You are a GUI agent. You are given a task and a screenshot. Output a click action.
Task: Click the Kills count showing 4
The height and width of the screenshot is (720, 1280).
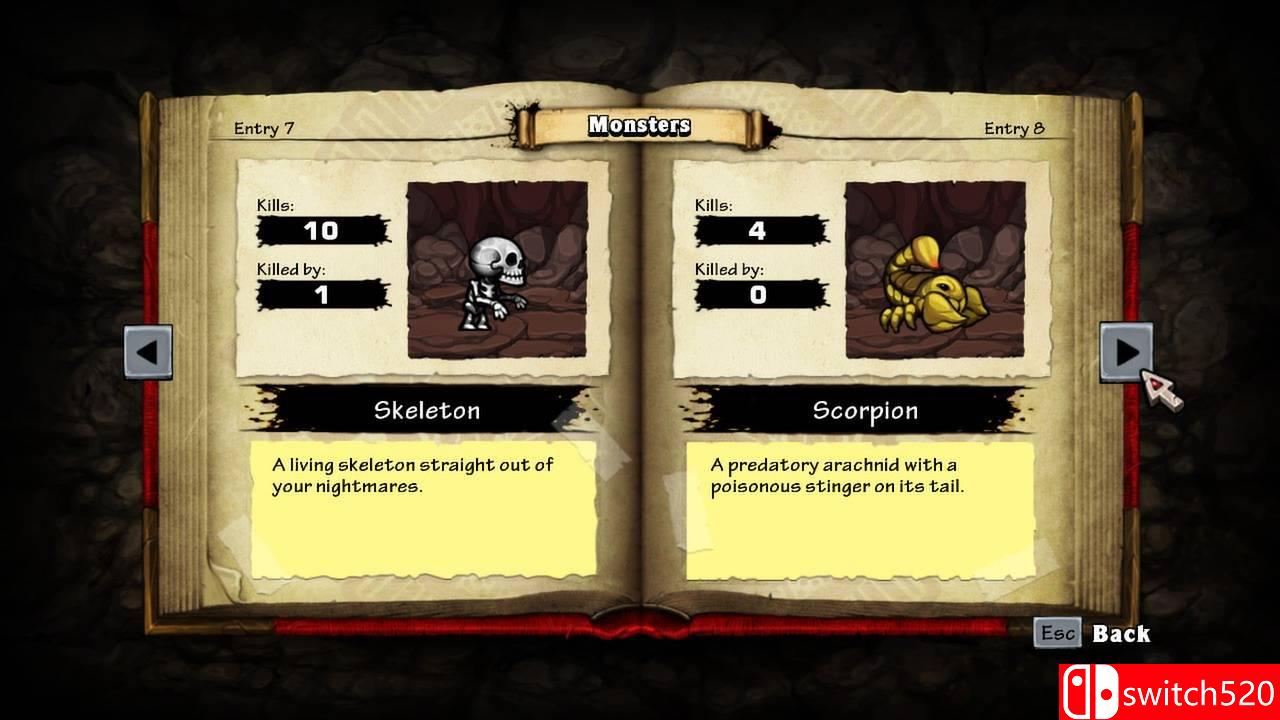pyautogui.click(x=757, y=231)
